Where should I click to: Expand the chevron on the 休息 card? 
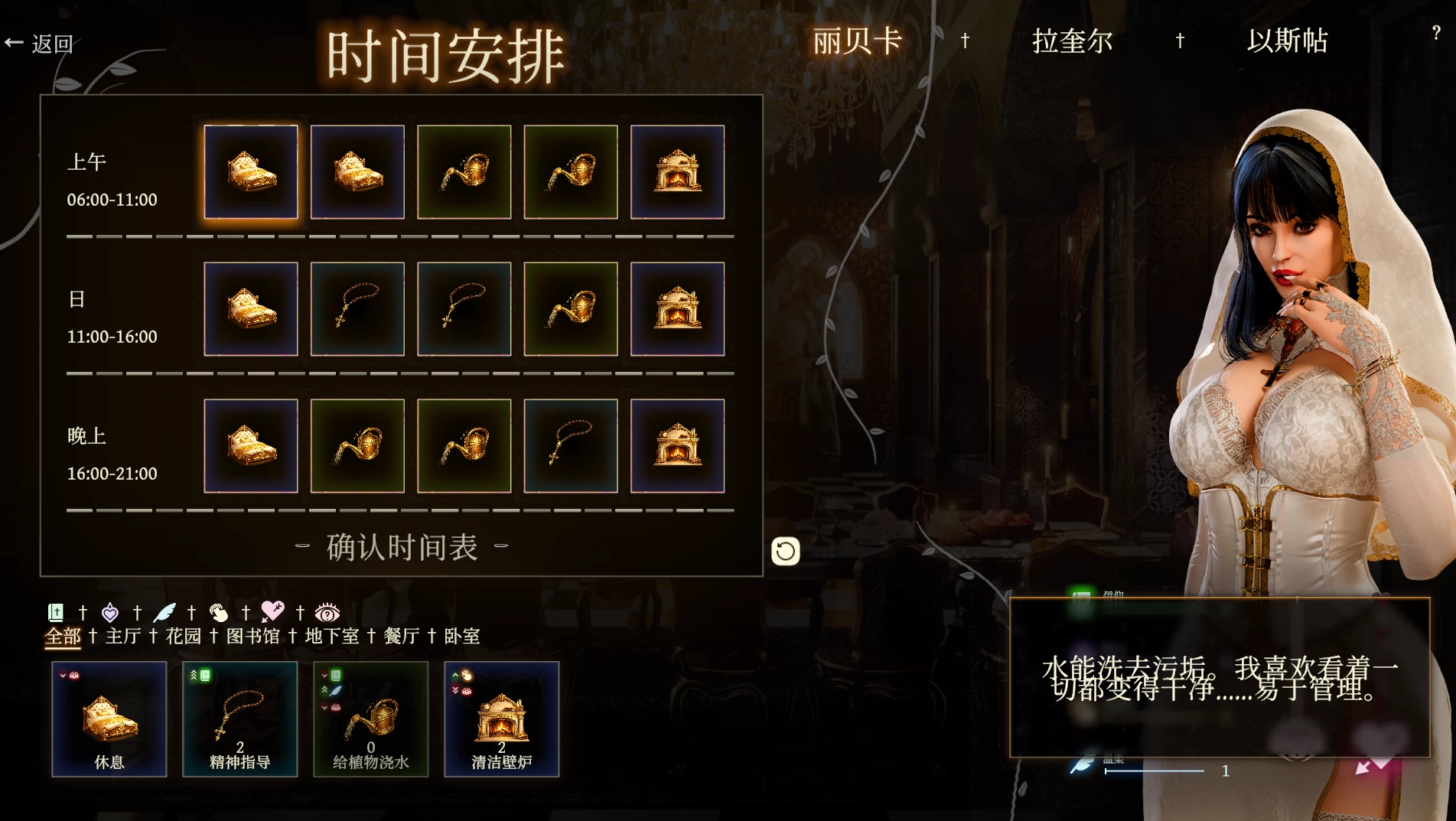(64, 676)
